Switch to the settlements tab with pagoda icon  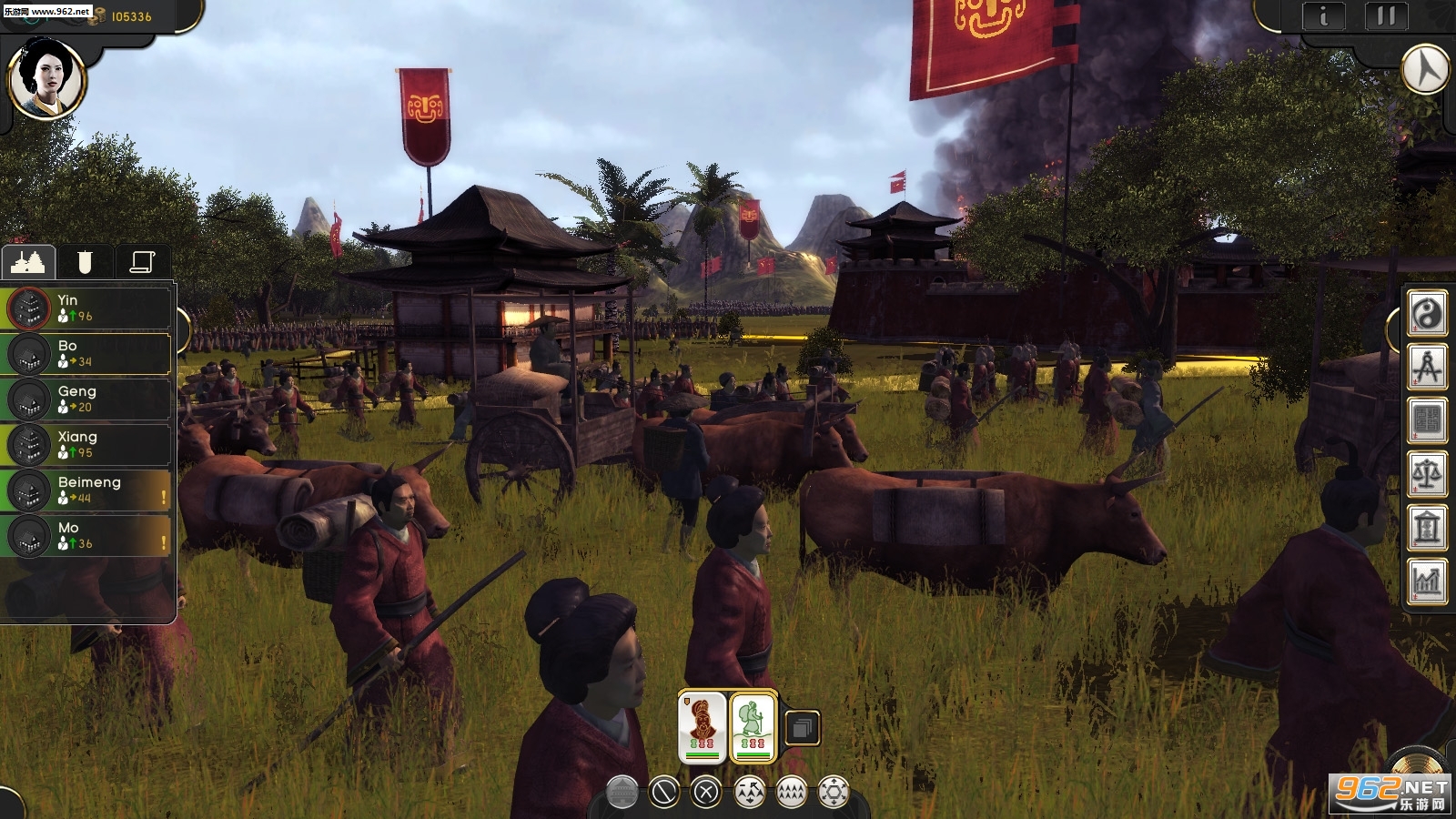[28, 262]
